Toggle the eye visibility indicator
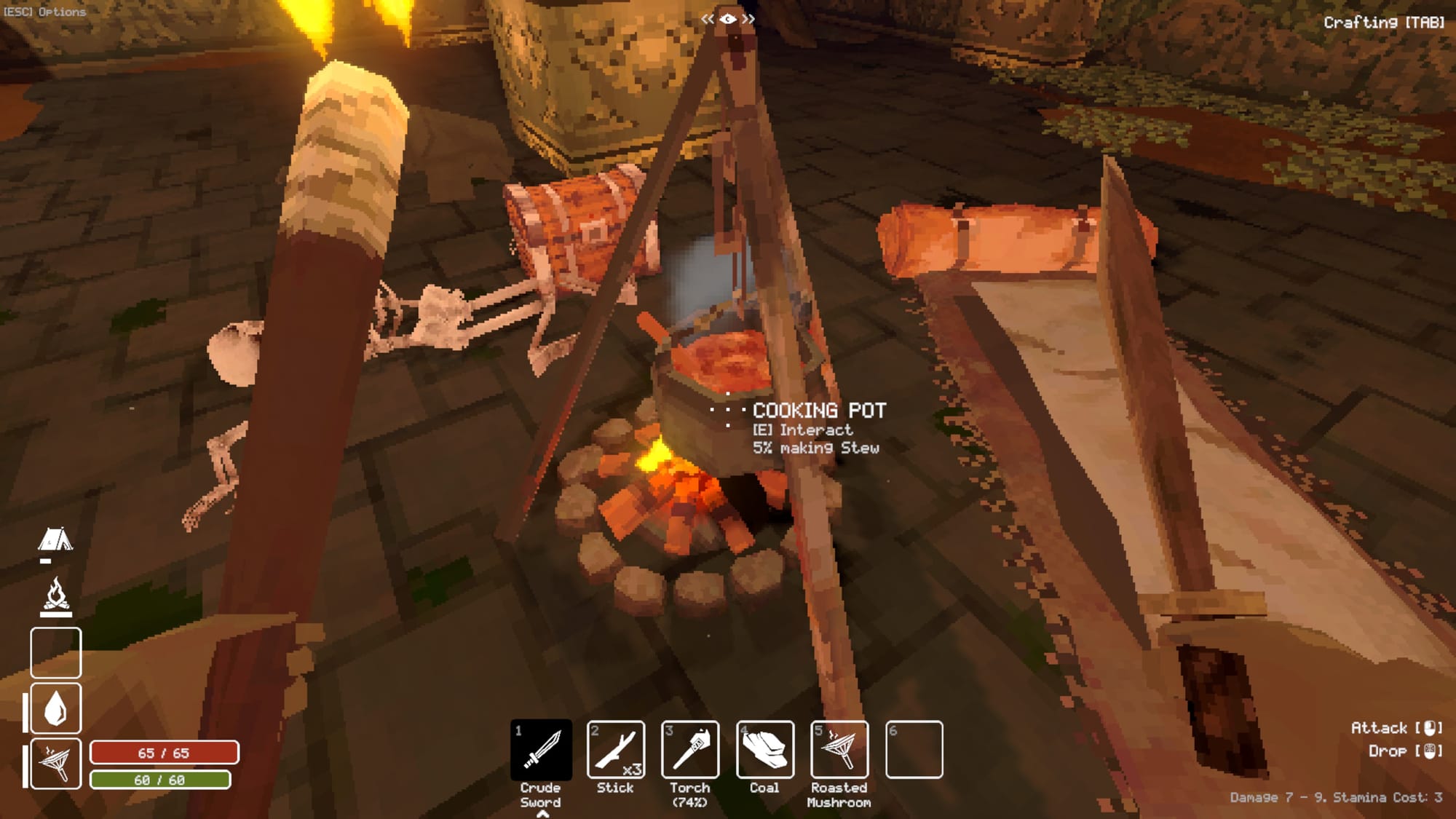 coord(727,19)
